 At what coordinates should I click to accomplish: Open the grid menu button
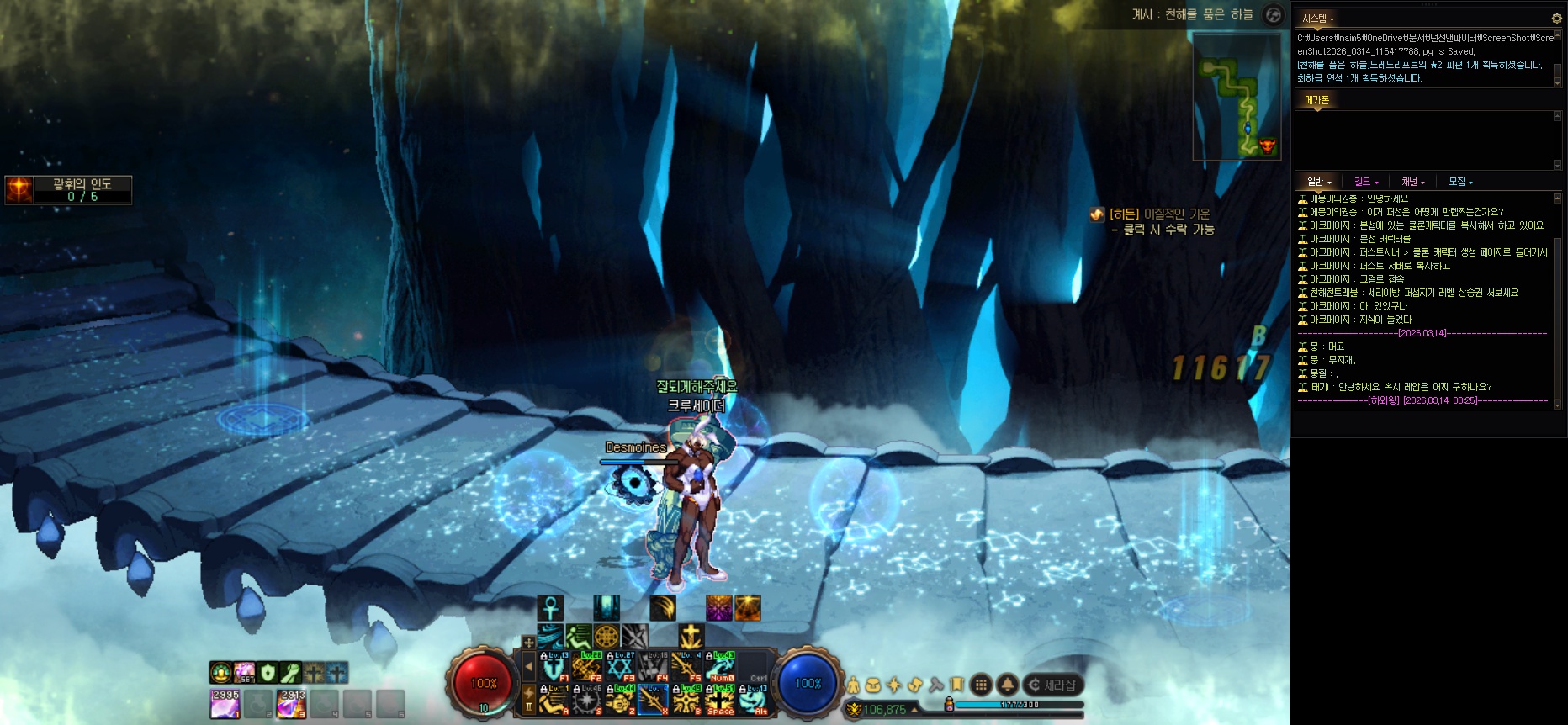tap(981, 685)
